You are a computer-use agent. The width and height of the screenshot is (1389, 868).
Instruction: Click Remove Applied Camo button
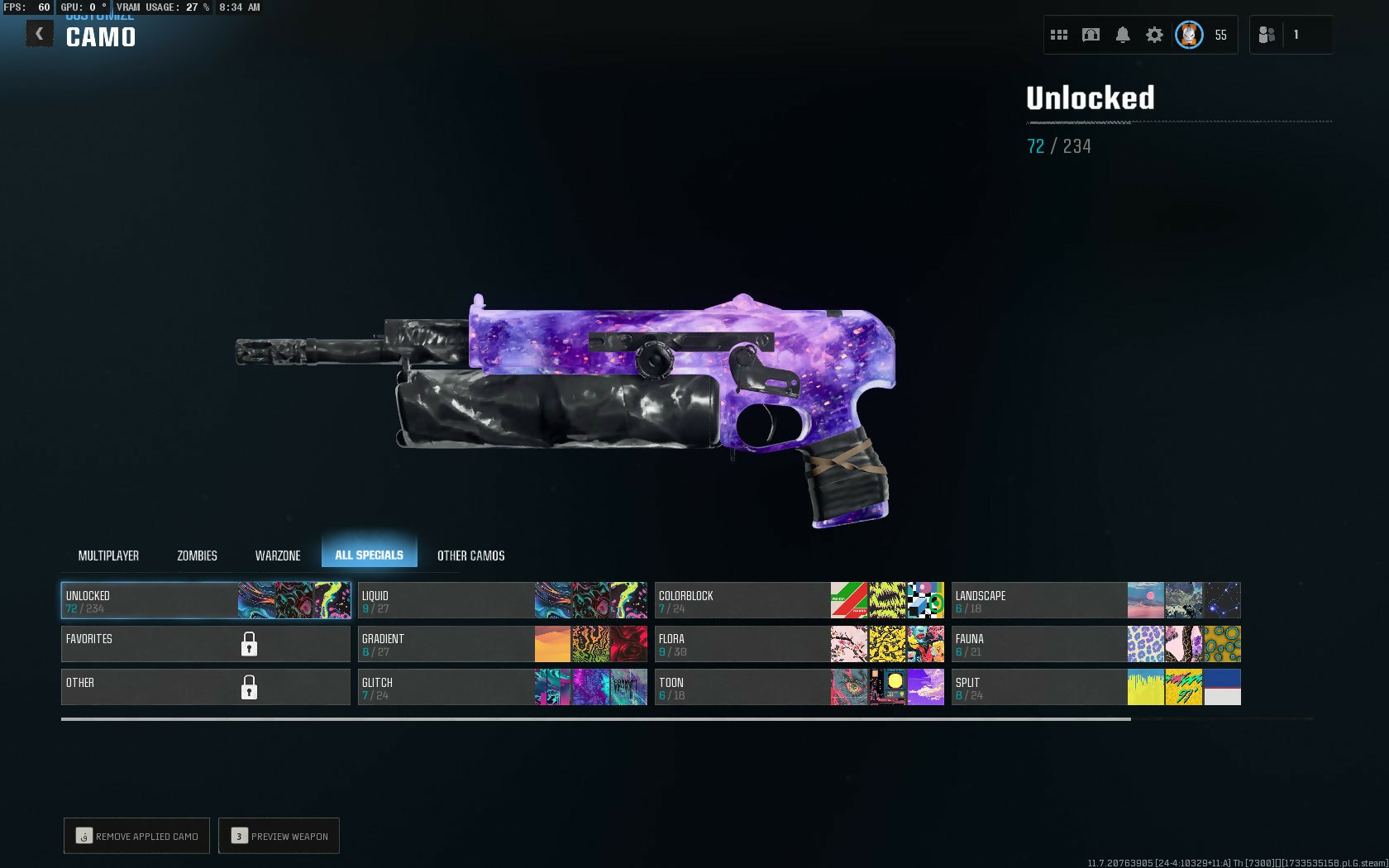(137, 836)
